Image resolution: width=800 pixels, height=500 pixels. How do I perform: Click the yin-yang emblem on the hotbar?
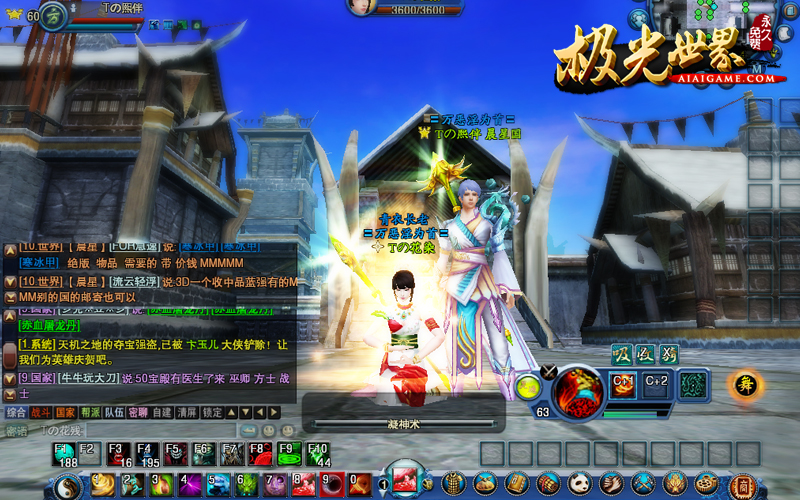(67, 485)
